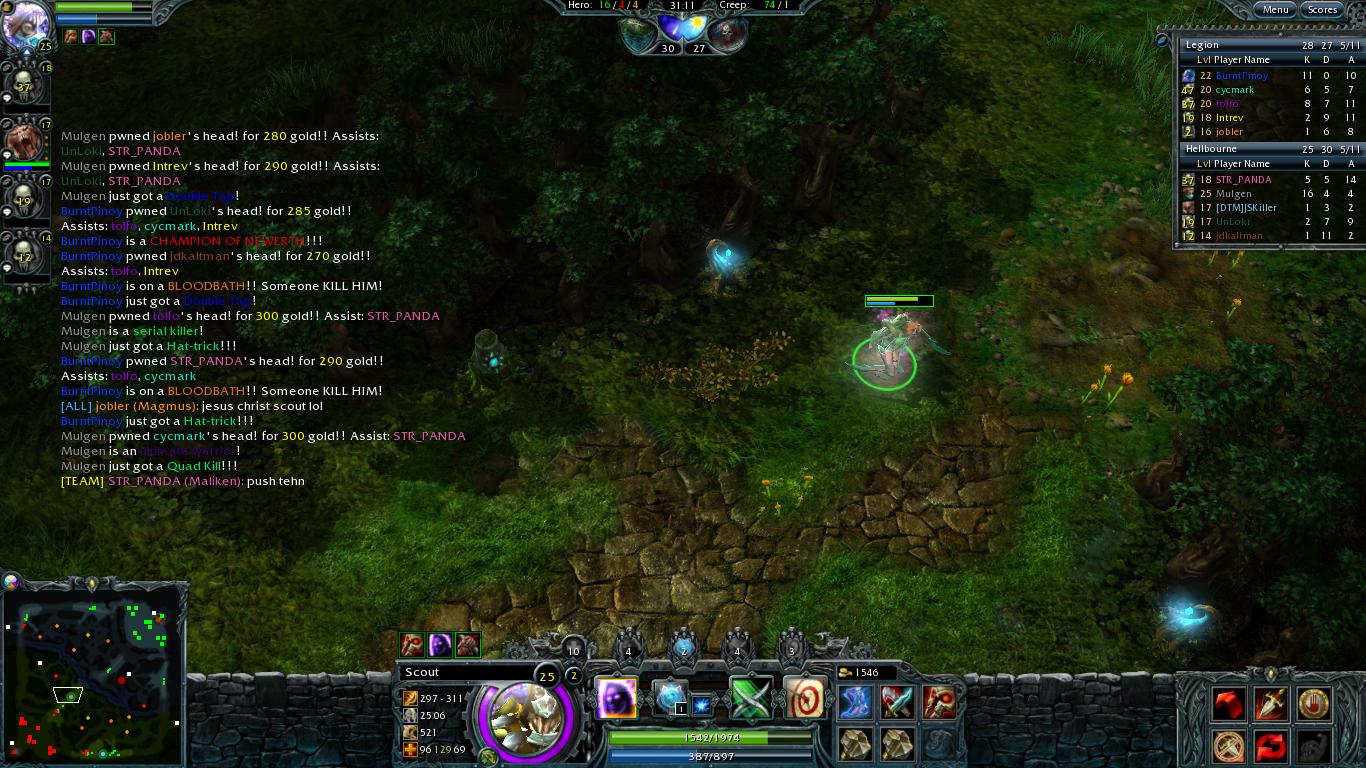Use the red courier item icon
The image size is (1366, 768).
[x=1228, y=702]
